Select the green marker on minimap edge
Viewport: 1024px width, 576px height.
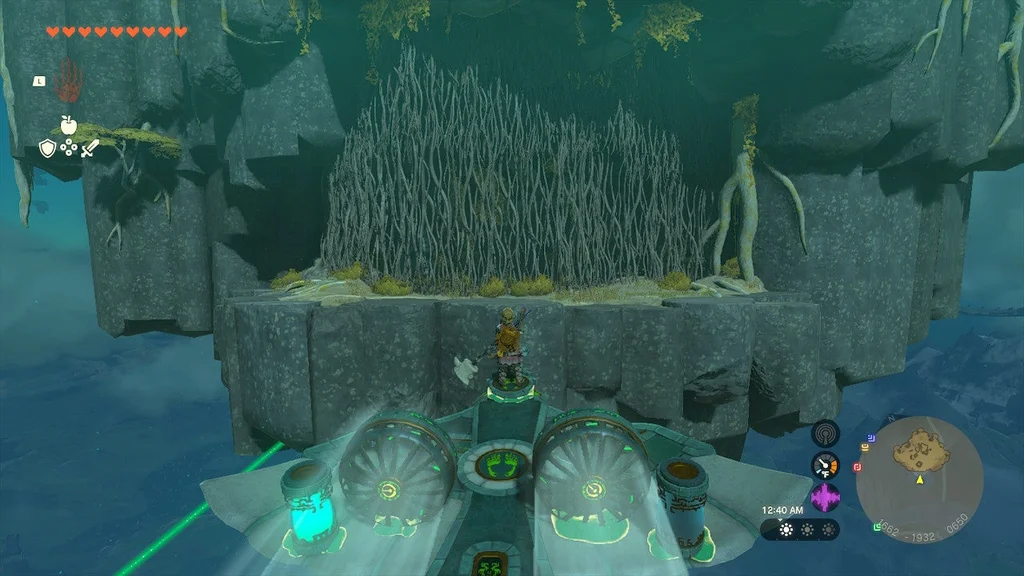(877, 526)
